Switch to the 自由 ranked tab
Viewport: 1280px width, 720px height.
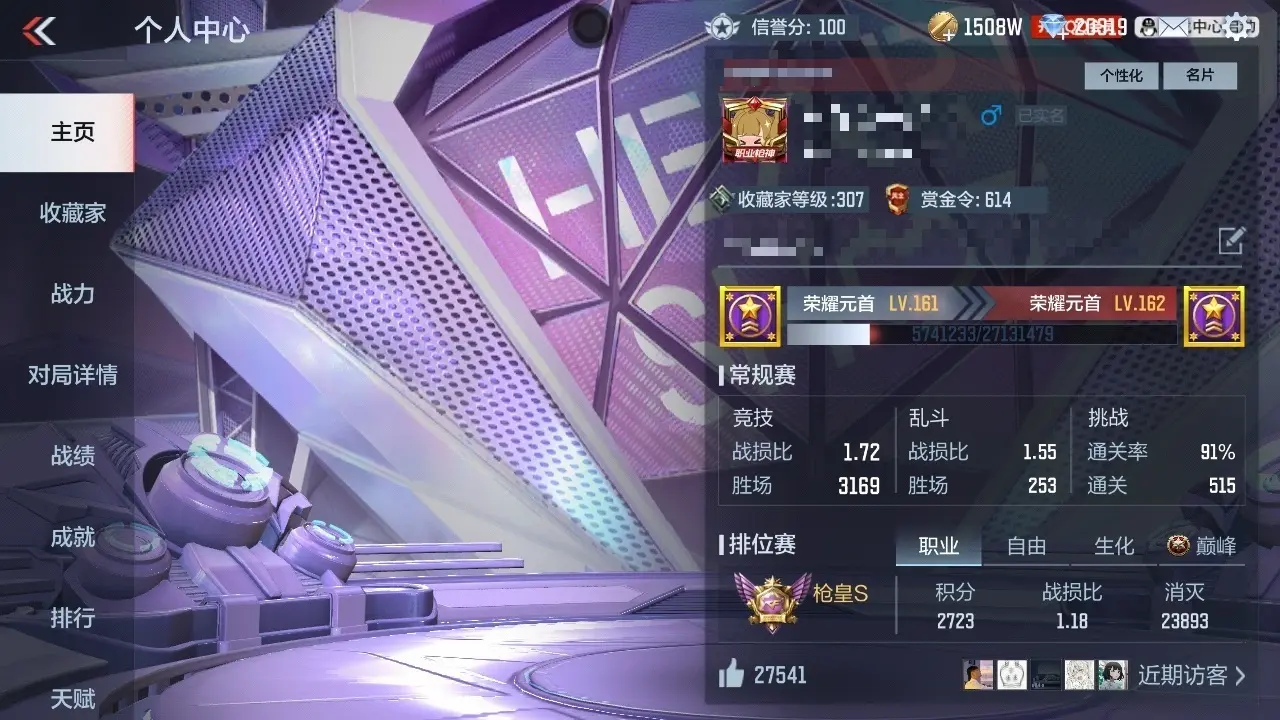pos(1026,546)
